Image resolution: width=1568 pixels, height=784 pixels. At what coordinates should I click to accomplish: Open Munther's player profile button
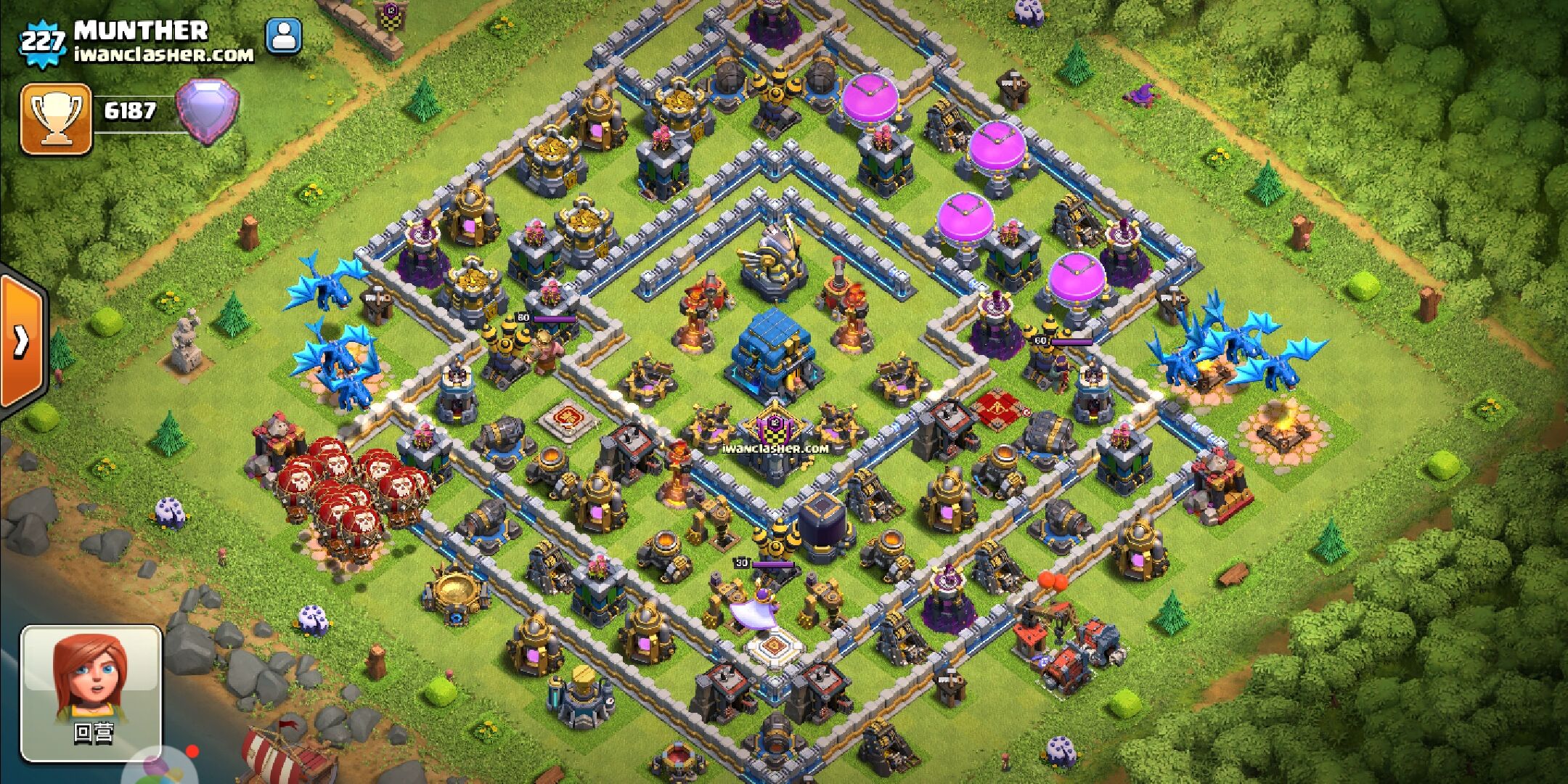(x=284, y=36)
